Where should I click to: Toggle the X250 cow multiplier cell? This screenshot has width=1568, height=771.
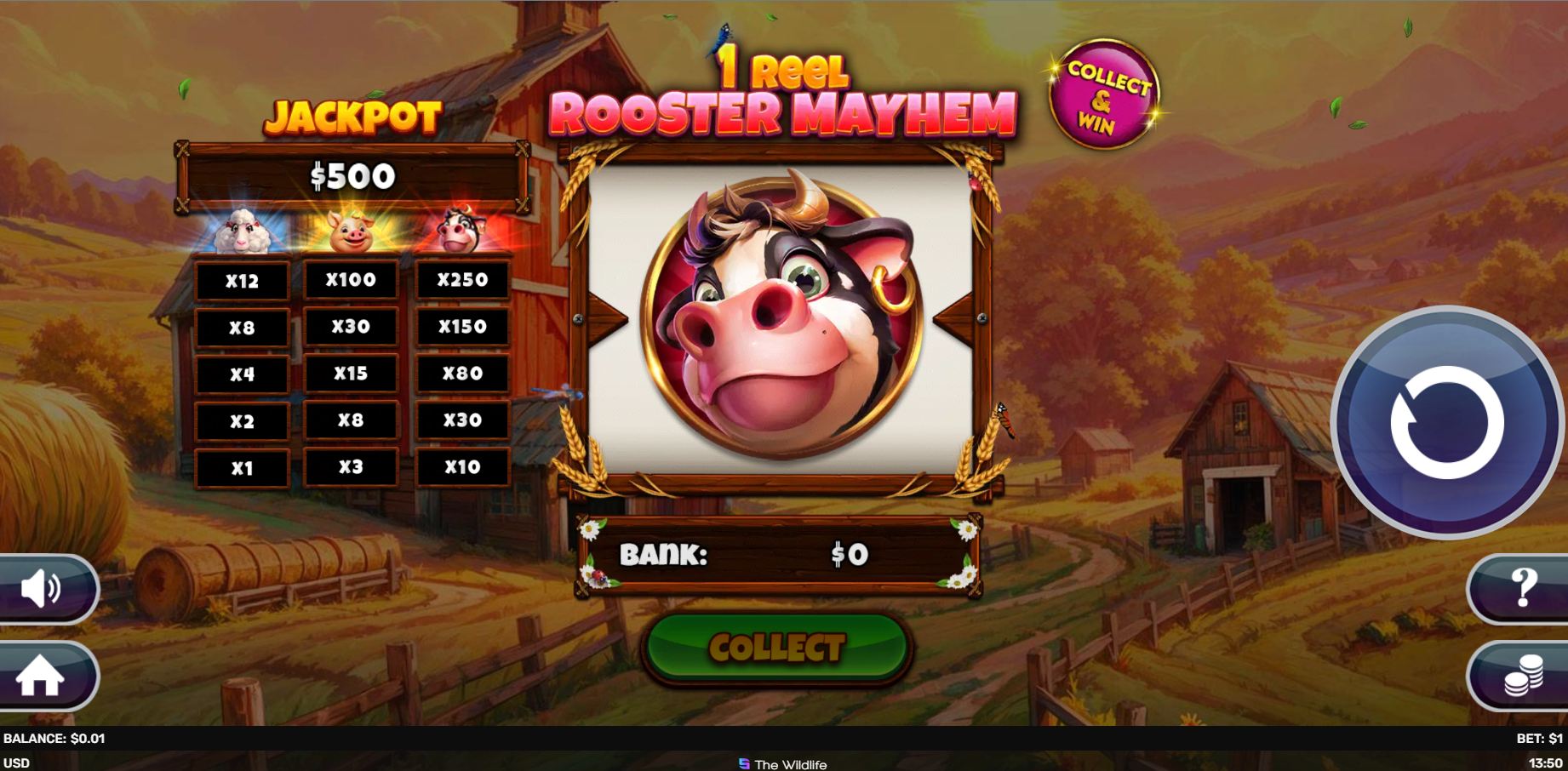coord(463,279)
